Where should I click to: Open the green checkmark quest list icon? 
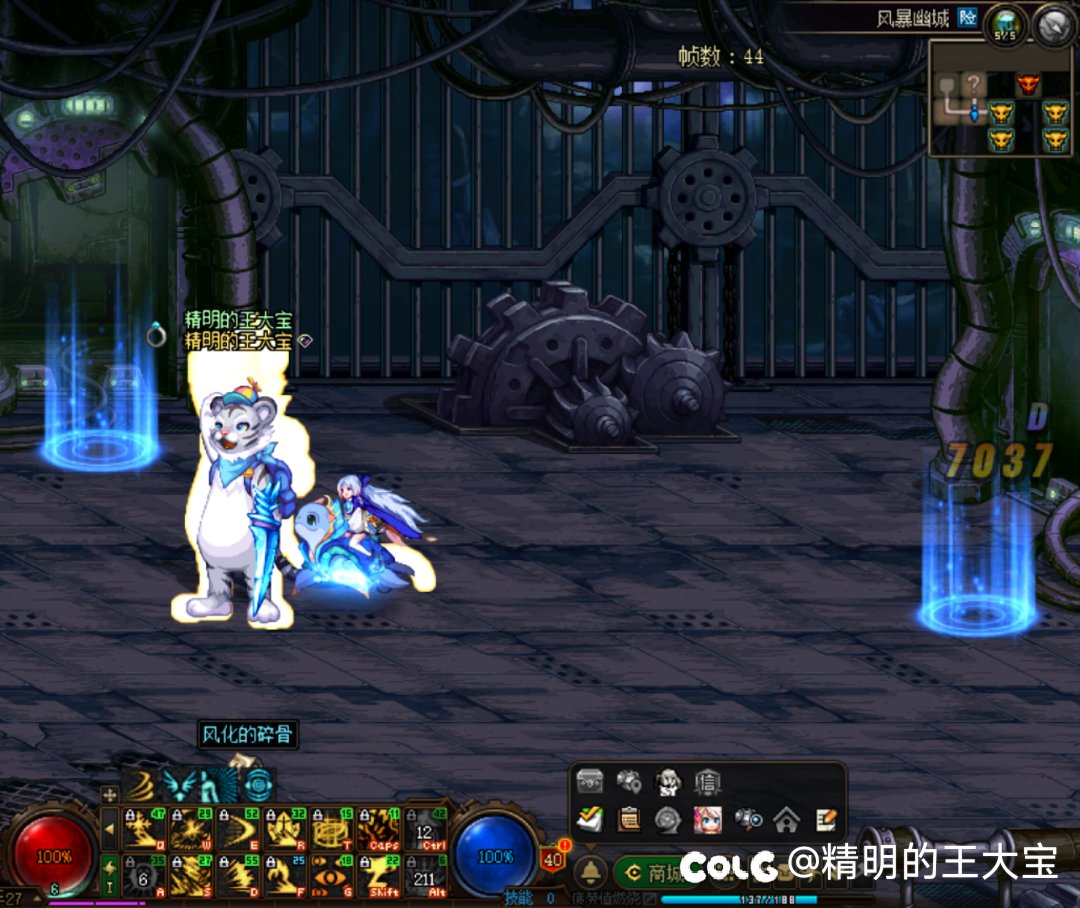click(x=590, y=820)
